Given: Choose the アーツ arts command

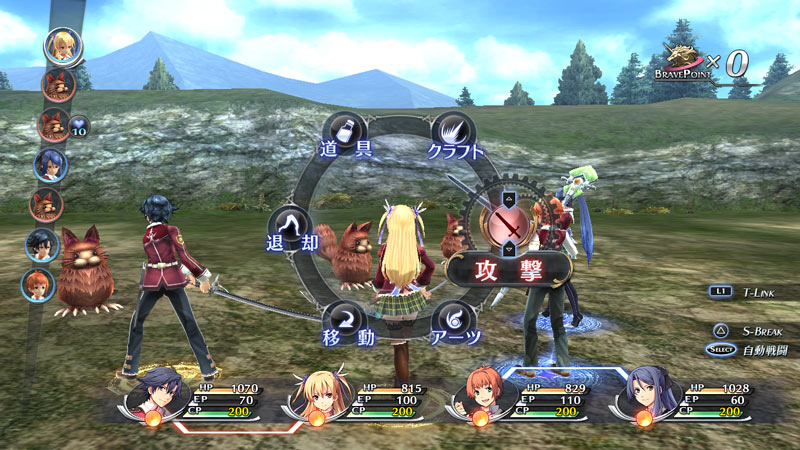Looking at the screenshot, I should (455, 322).
